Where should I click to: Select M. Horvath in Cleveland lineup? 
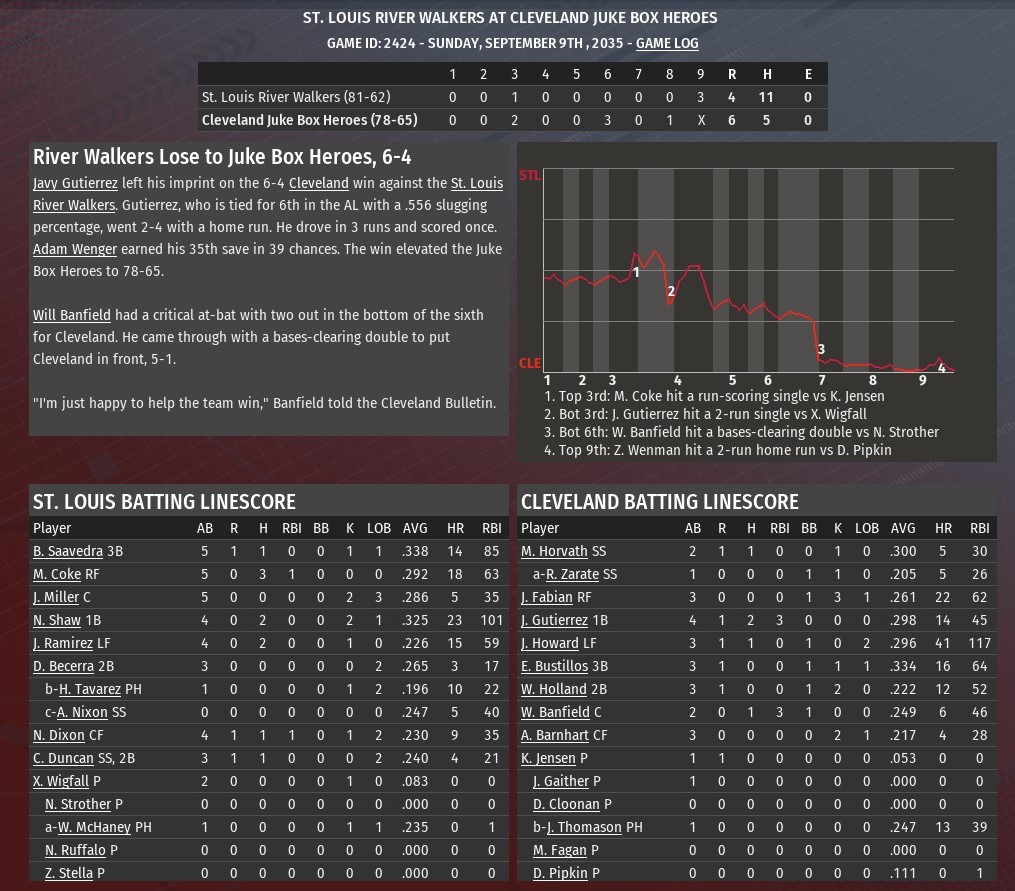[555, 551]
